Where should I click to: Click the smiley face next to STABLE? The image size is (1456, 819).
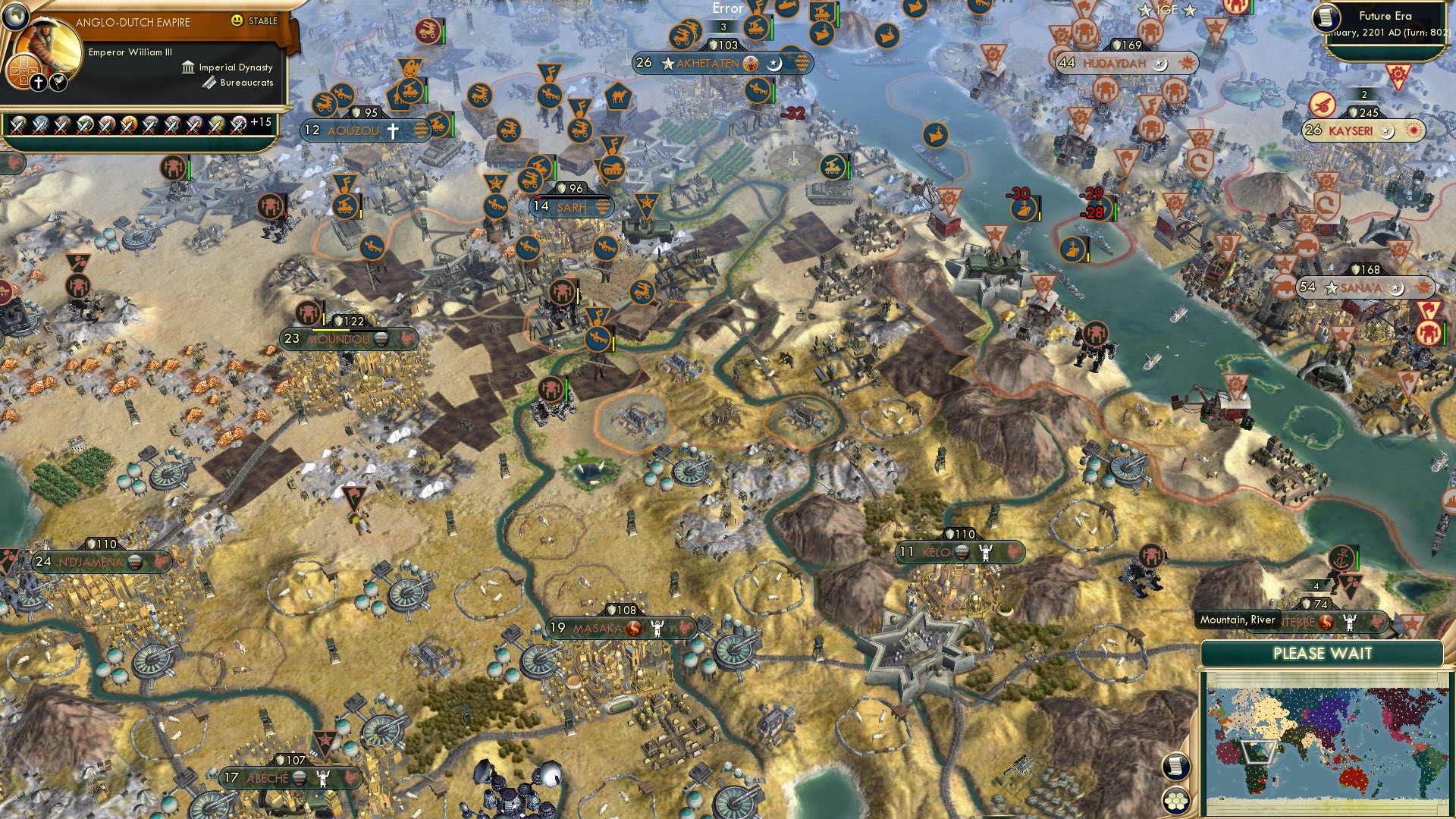coord(239,22)
